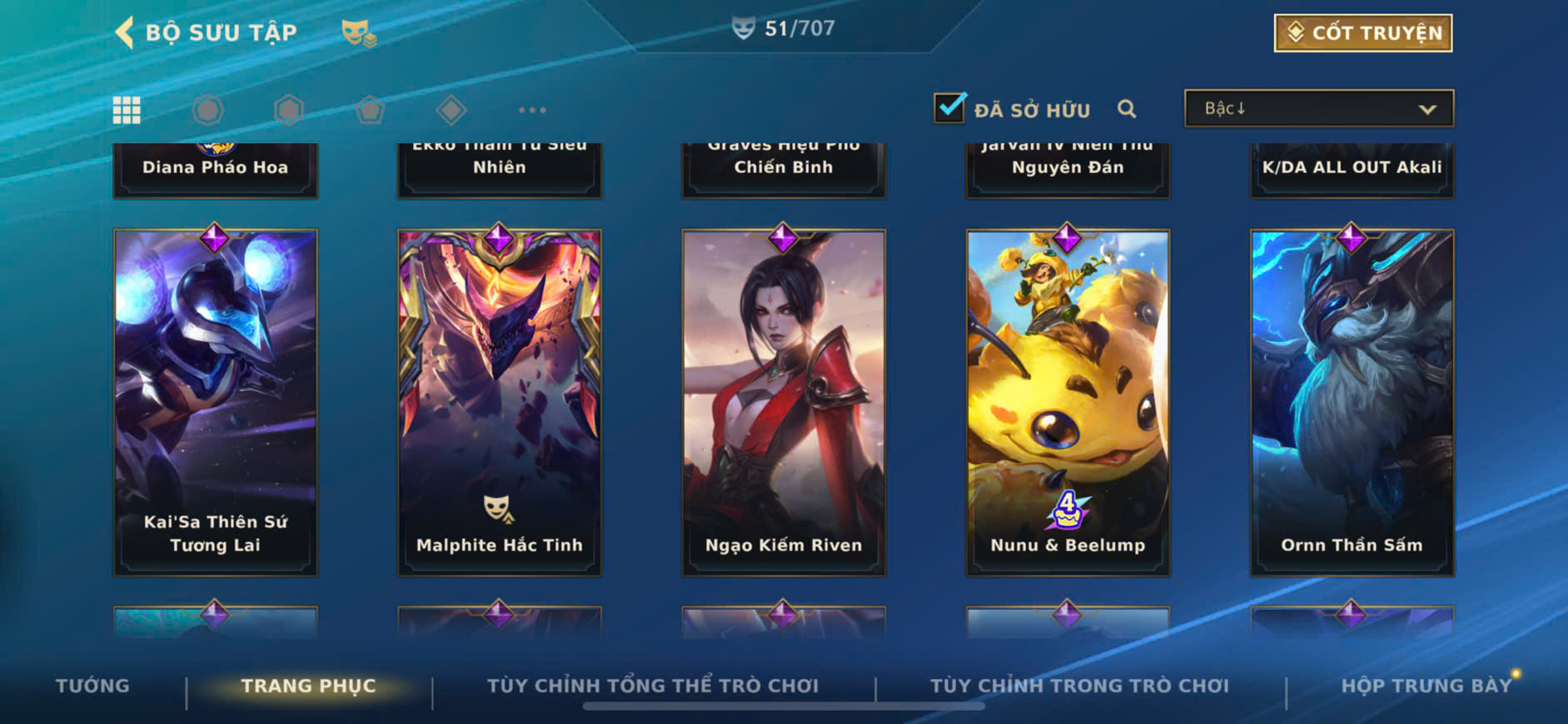
Task: Open the Cốt Truyện story button
Action: click(x=1362, y=33)
